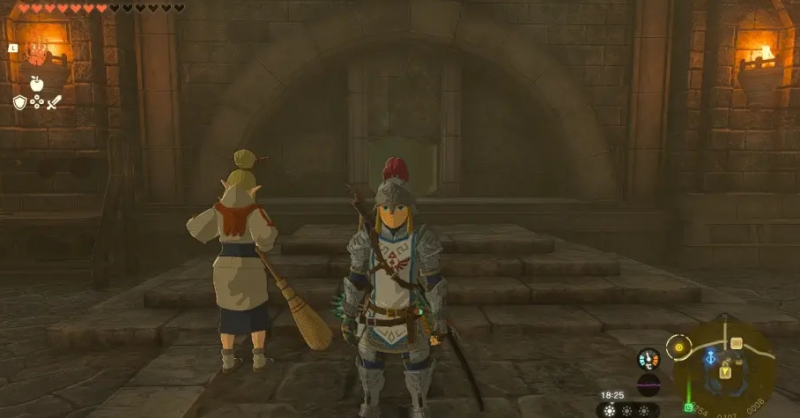The height and width of the screenshot is (418, 800).
Task: Click the purple sound sensor indicator
Action: (649, 384)
